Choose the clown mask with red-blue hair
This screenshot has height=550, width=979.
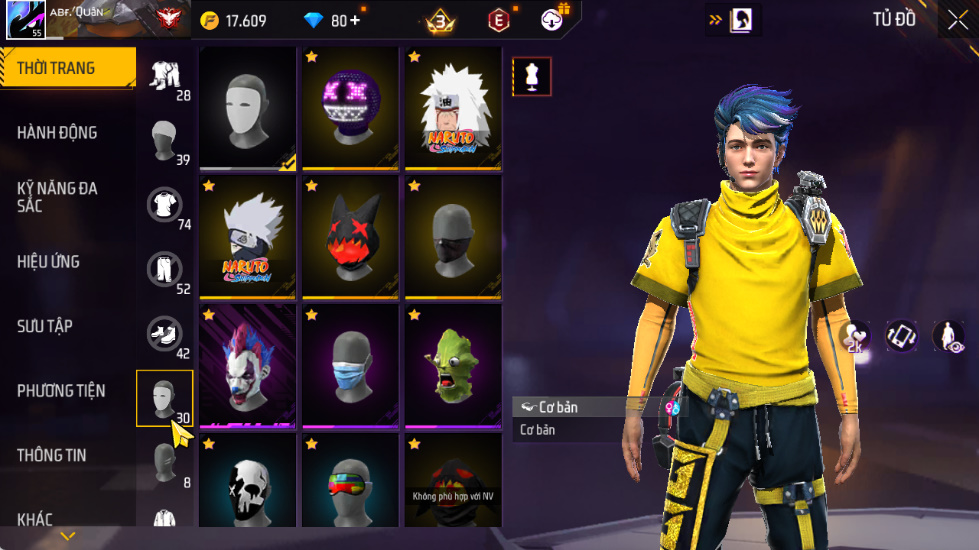pos(247,366)
